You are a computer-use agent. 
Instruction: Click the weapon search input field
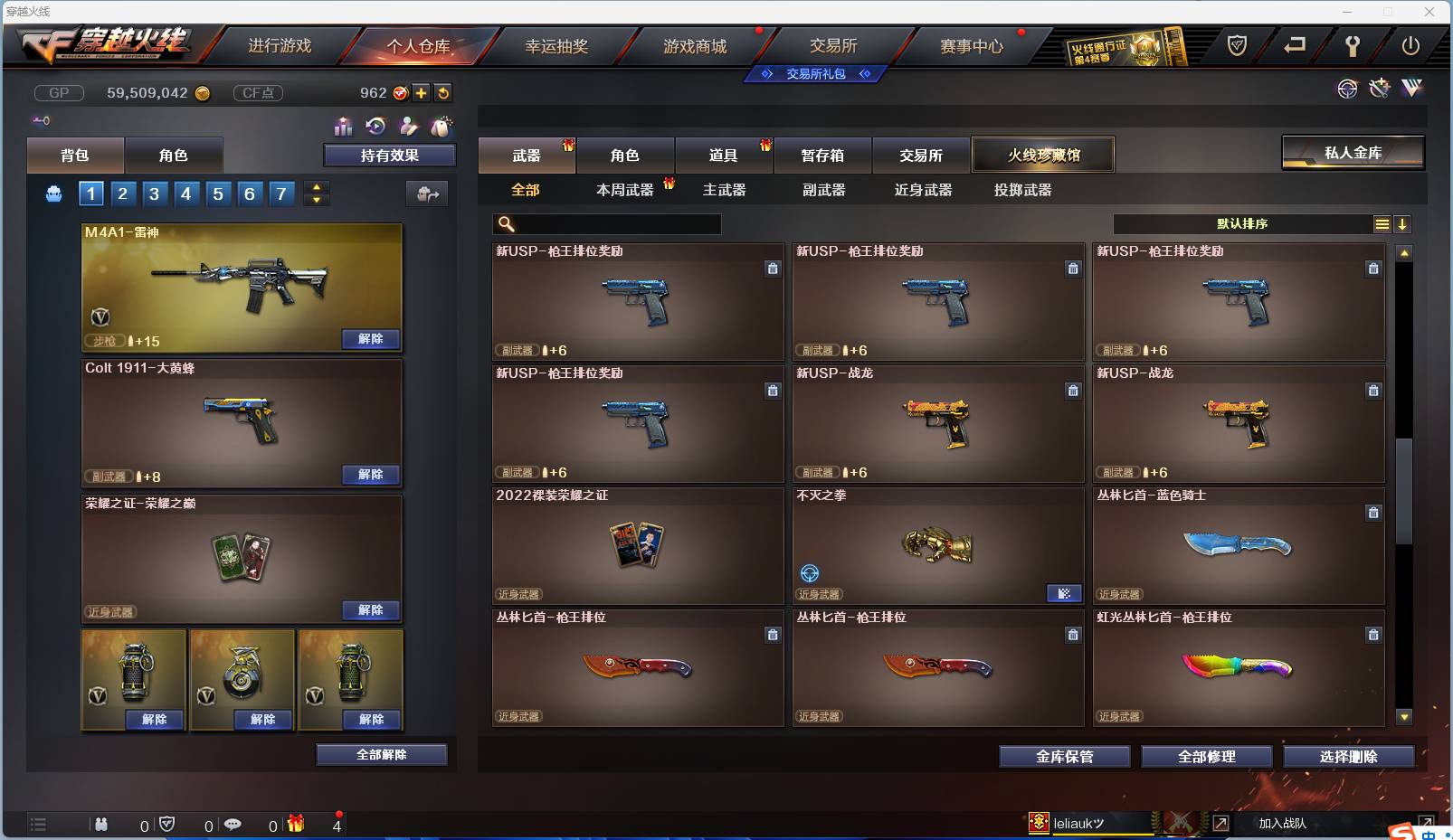coord(606,223)
